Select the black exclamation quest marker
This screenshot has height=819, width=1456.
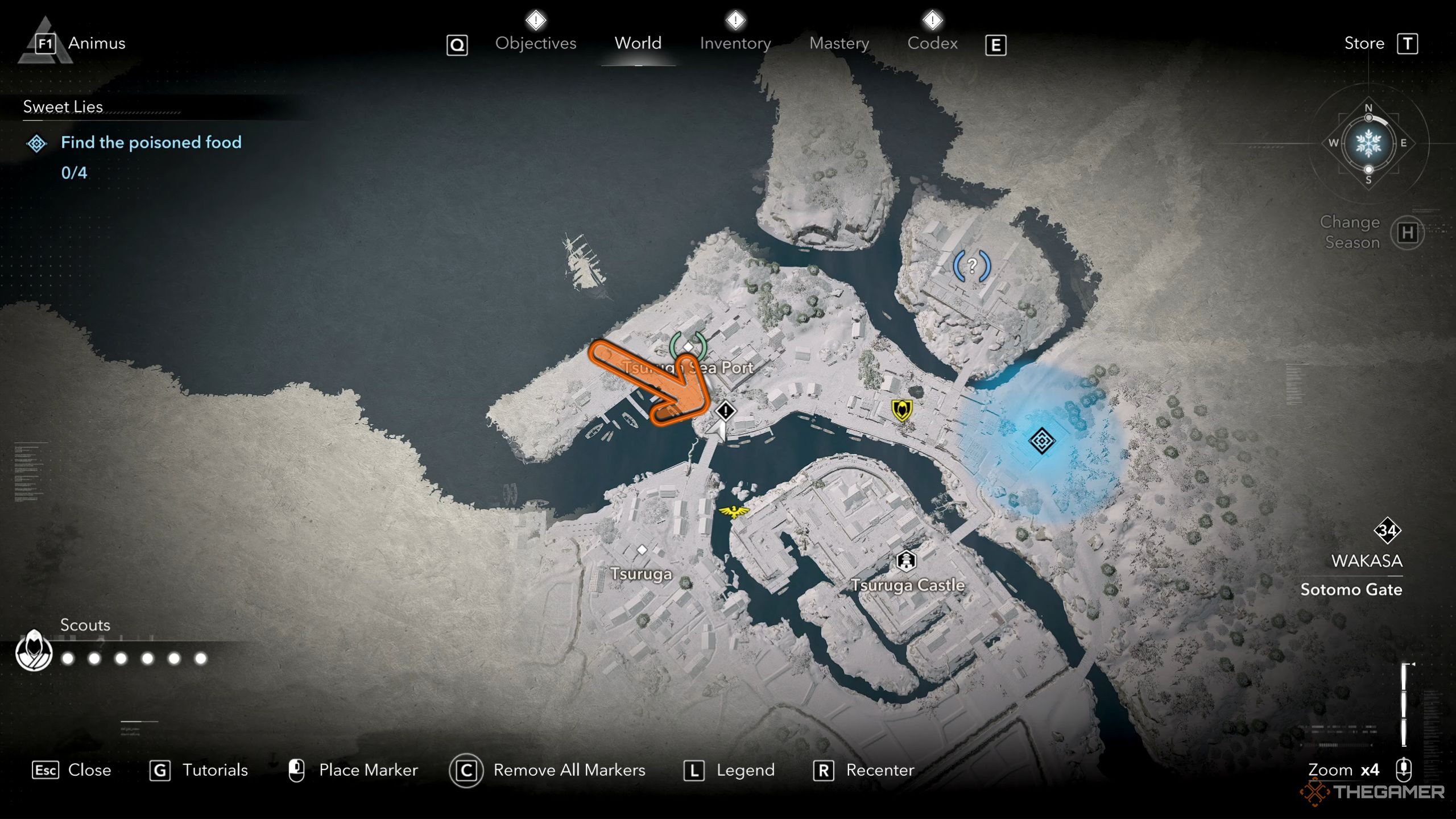(725, 411)
